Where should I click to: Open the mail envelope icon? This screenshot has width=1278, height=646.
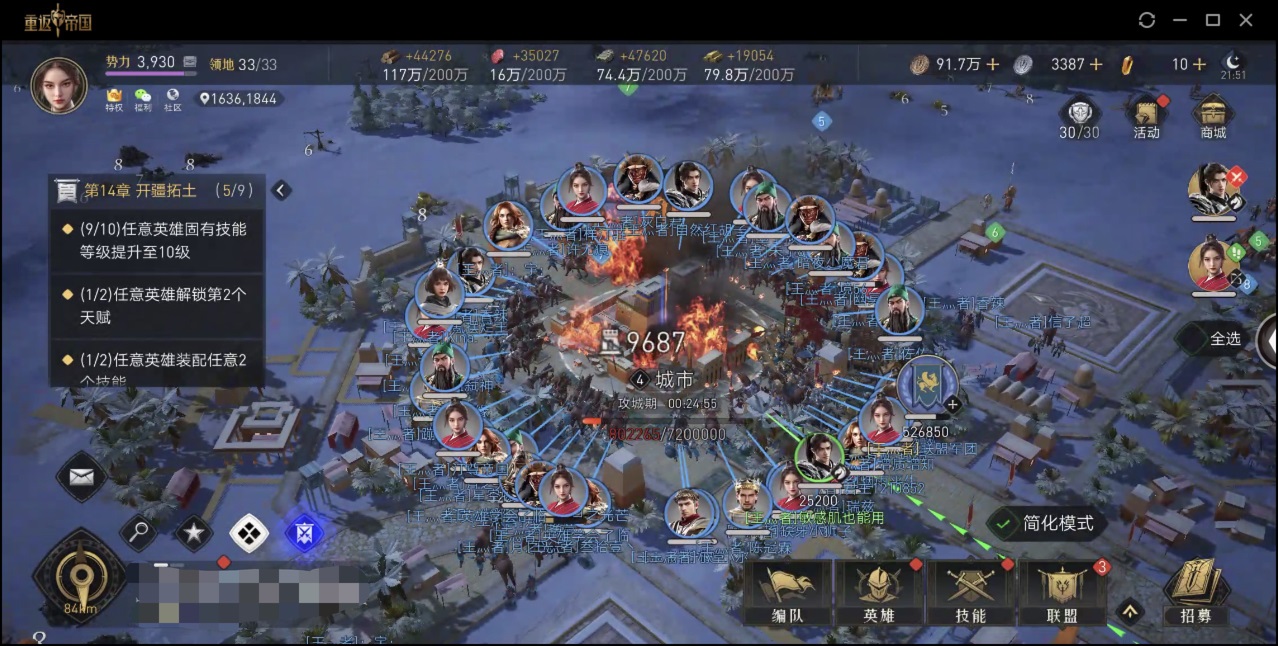click(x=82, y=476)
